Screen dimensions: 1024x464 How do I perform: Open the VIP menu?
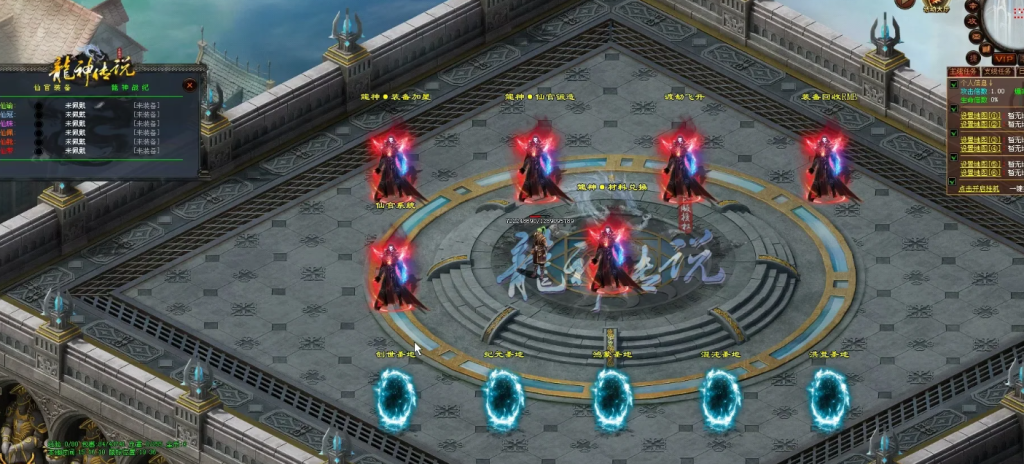[x=1002, y=59]
